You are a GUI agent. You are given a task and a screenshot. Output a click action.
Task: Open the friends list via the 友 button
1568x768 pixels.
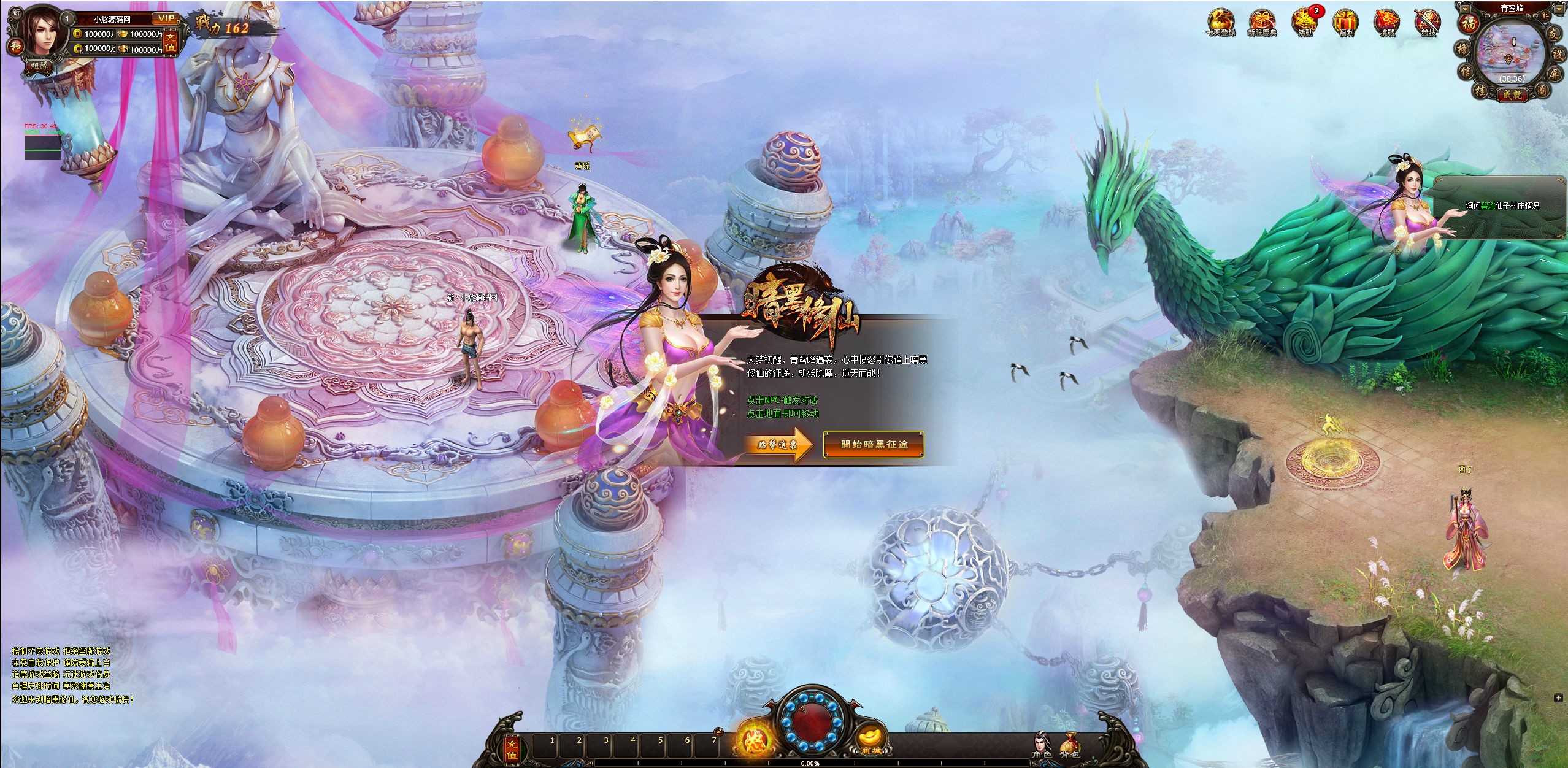[x=1553, y=34]
